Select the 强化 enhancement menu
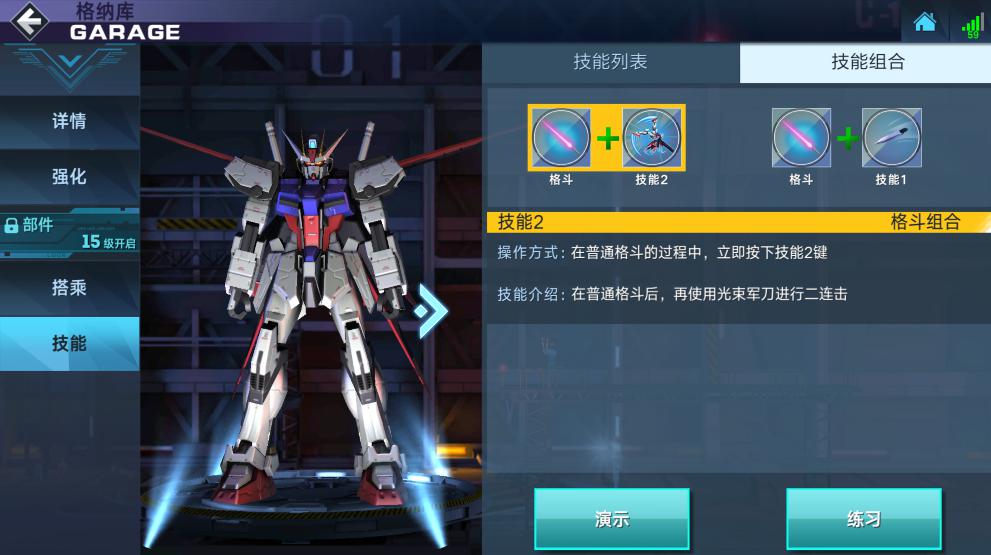This screenshot has width=991, height=555. pyautogui.click(x=69, y=177)
